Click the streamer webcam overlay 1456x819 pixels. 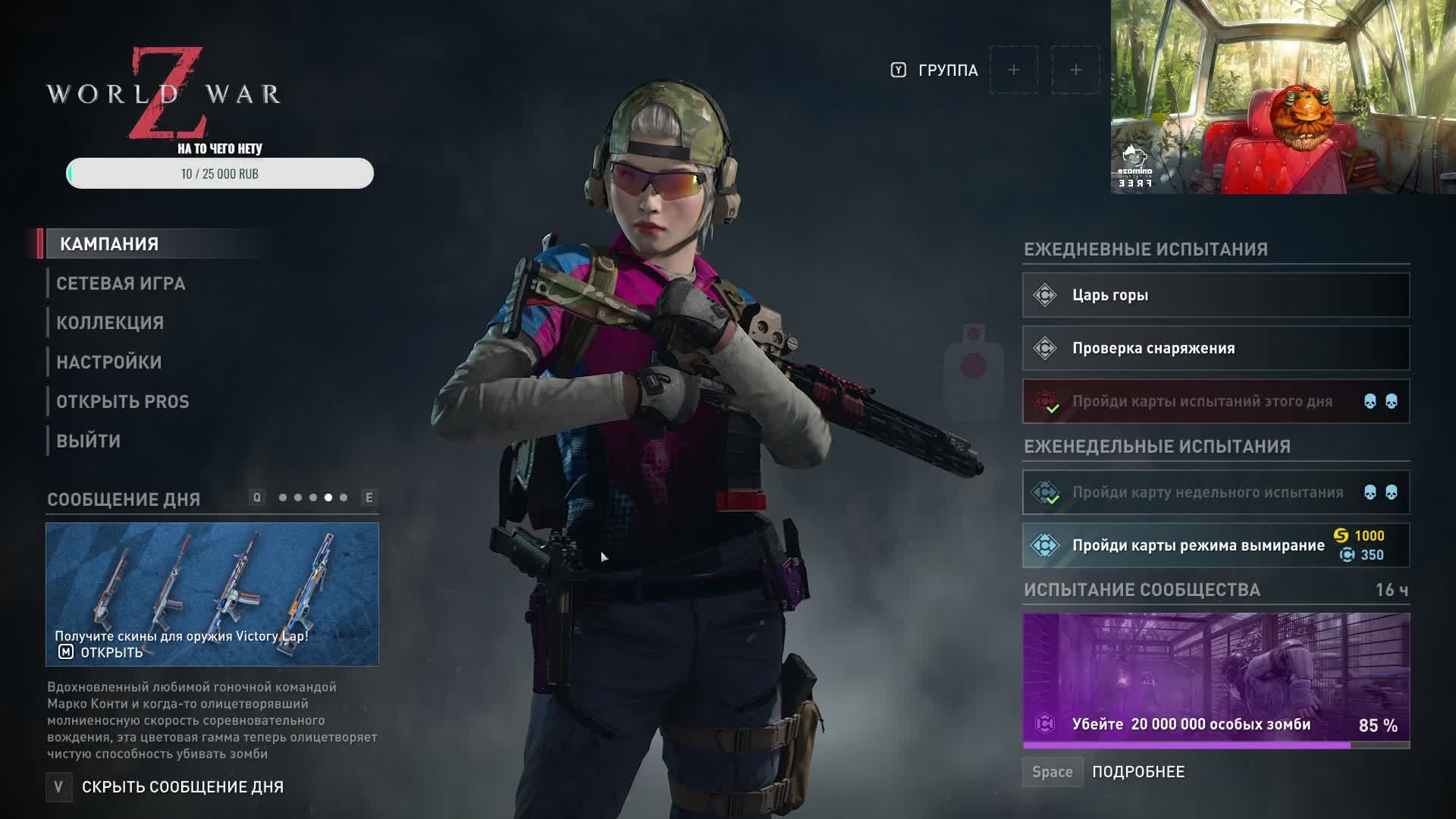click(x=1283, y=97)
